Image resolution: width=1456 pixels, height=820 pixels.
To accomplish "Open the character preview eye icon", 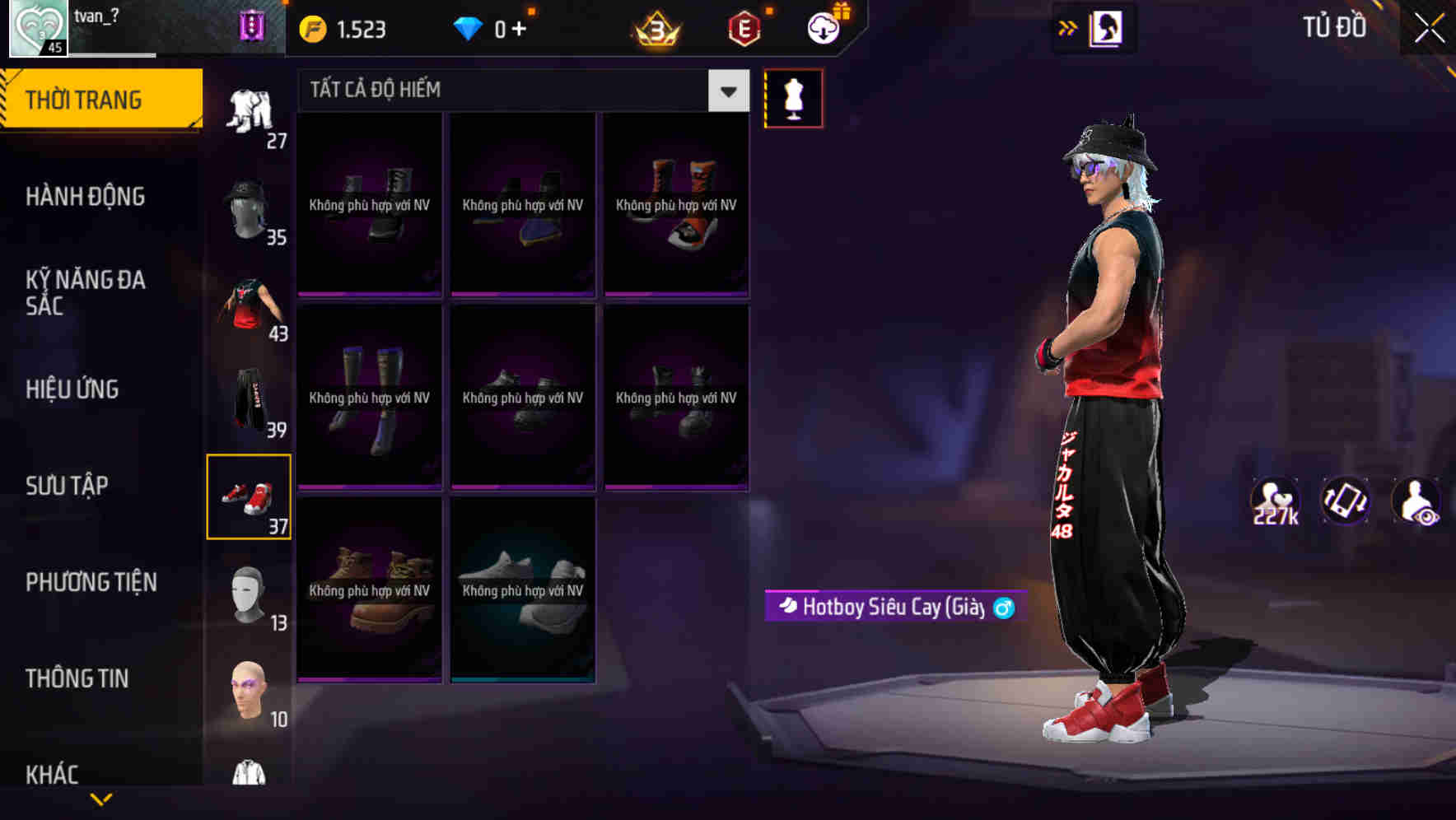I will (1415, 501).
